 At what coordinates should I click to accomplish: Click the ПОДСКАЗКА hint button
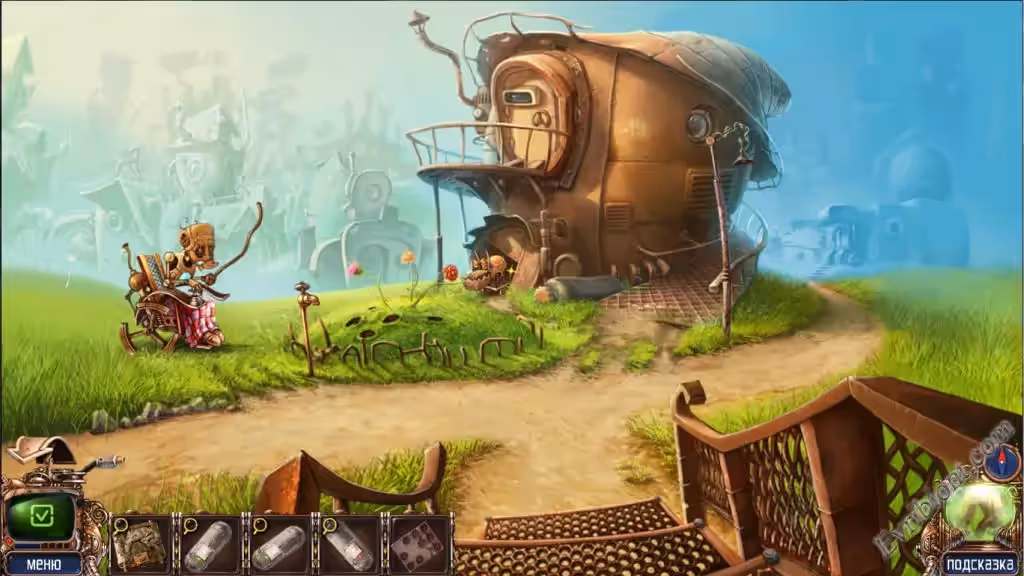(978, 564)
